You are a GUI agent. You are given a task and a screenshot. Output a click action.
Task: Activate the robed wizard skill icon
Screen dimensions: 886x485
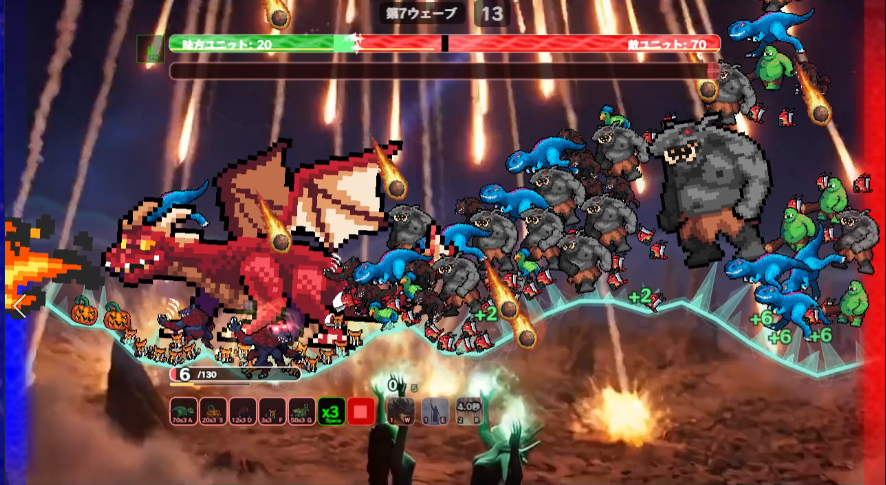(434, 411)
